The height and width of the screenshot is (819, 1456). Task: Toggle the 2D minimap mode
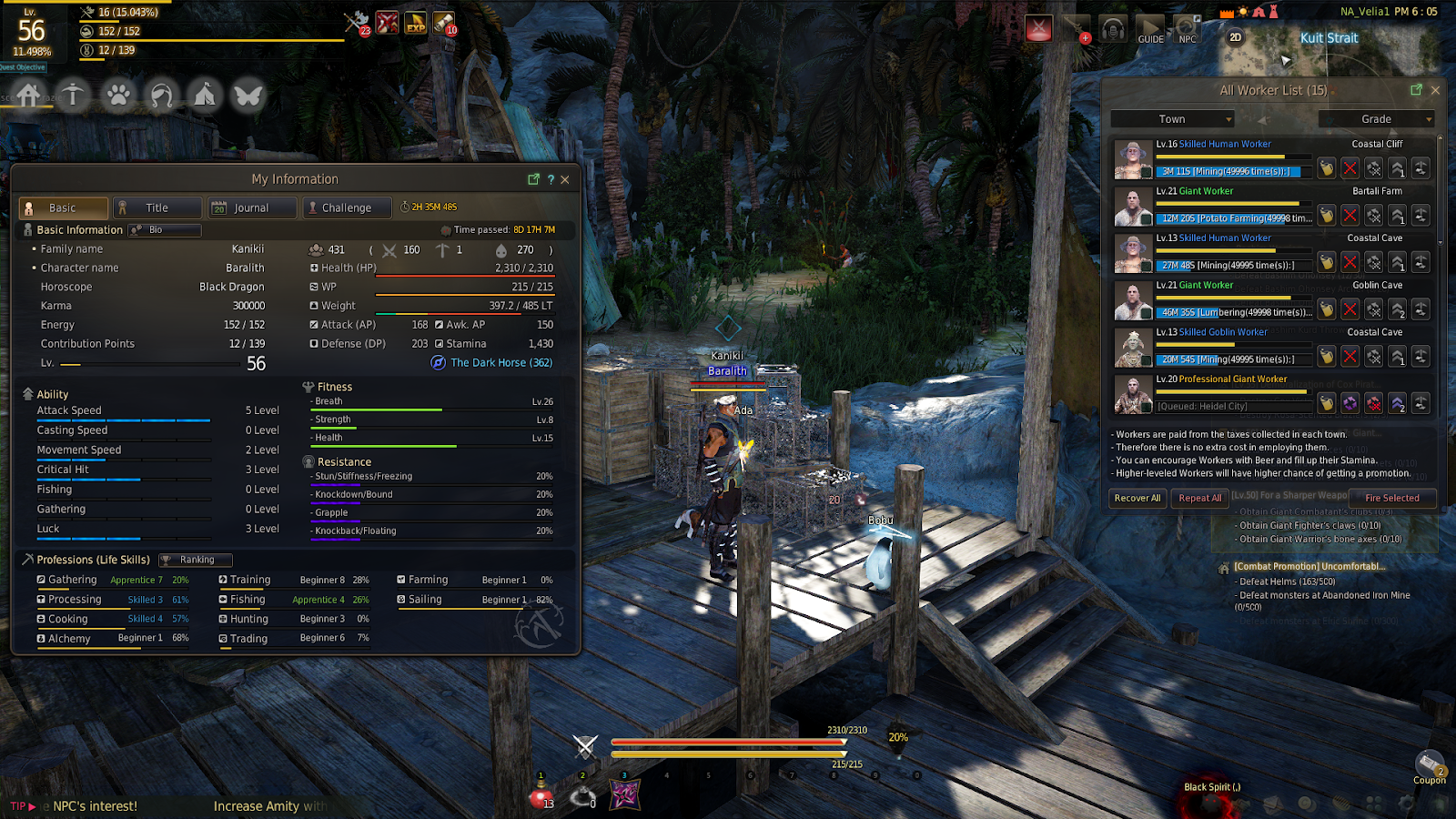pyautogui.click(x=1235, y=37)
